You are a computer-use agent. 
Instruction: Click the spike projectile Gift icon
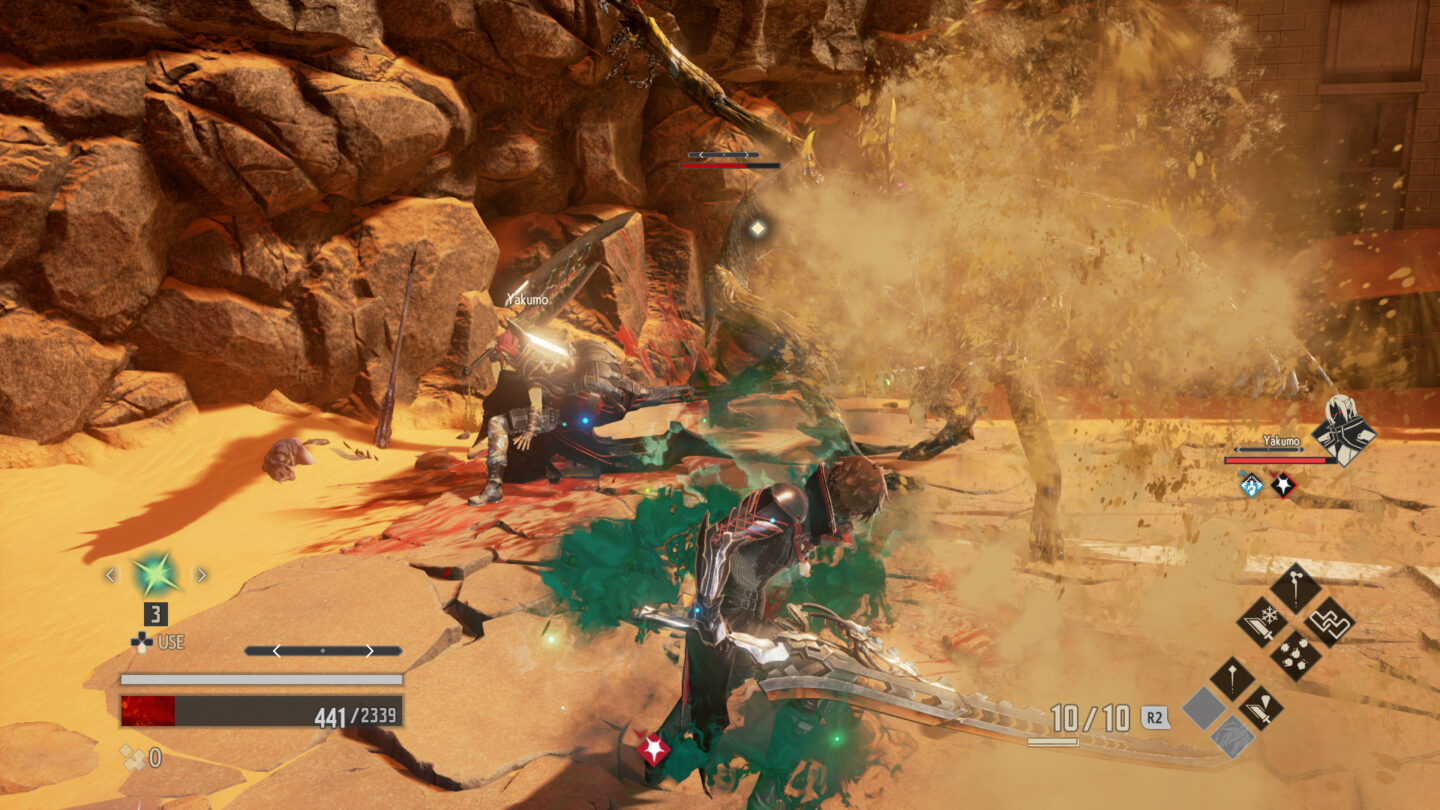click(1233, 677)
